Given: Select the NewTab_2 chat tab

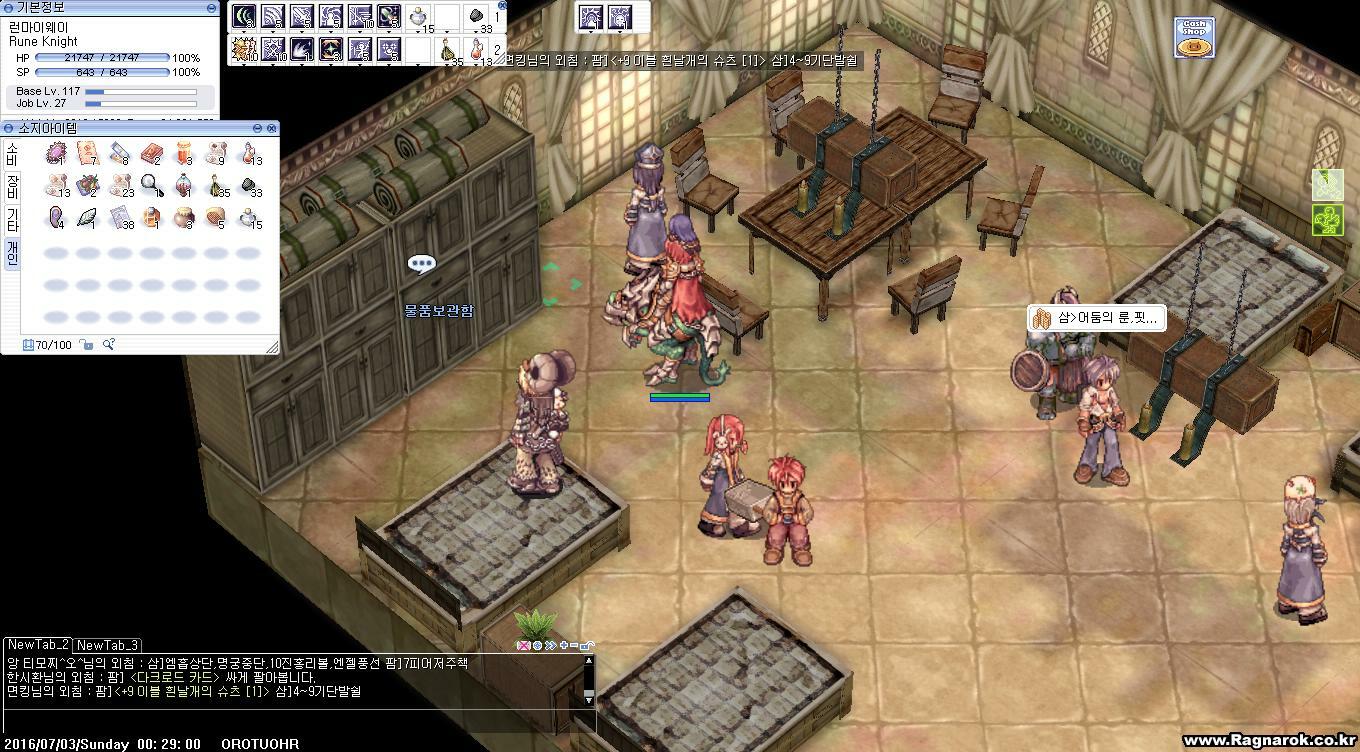Looking at the screenshot, I should coord(38,645).
